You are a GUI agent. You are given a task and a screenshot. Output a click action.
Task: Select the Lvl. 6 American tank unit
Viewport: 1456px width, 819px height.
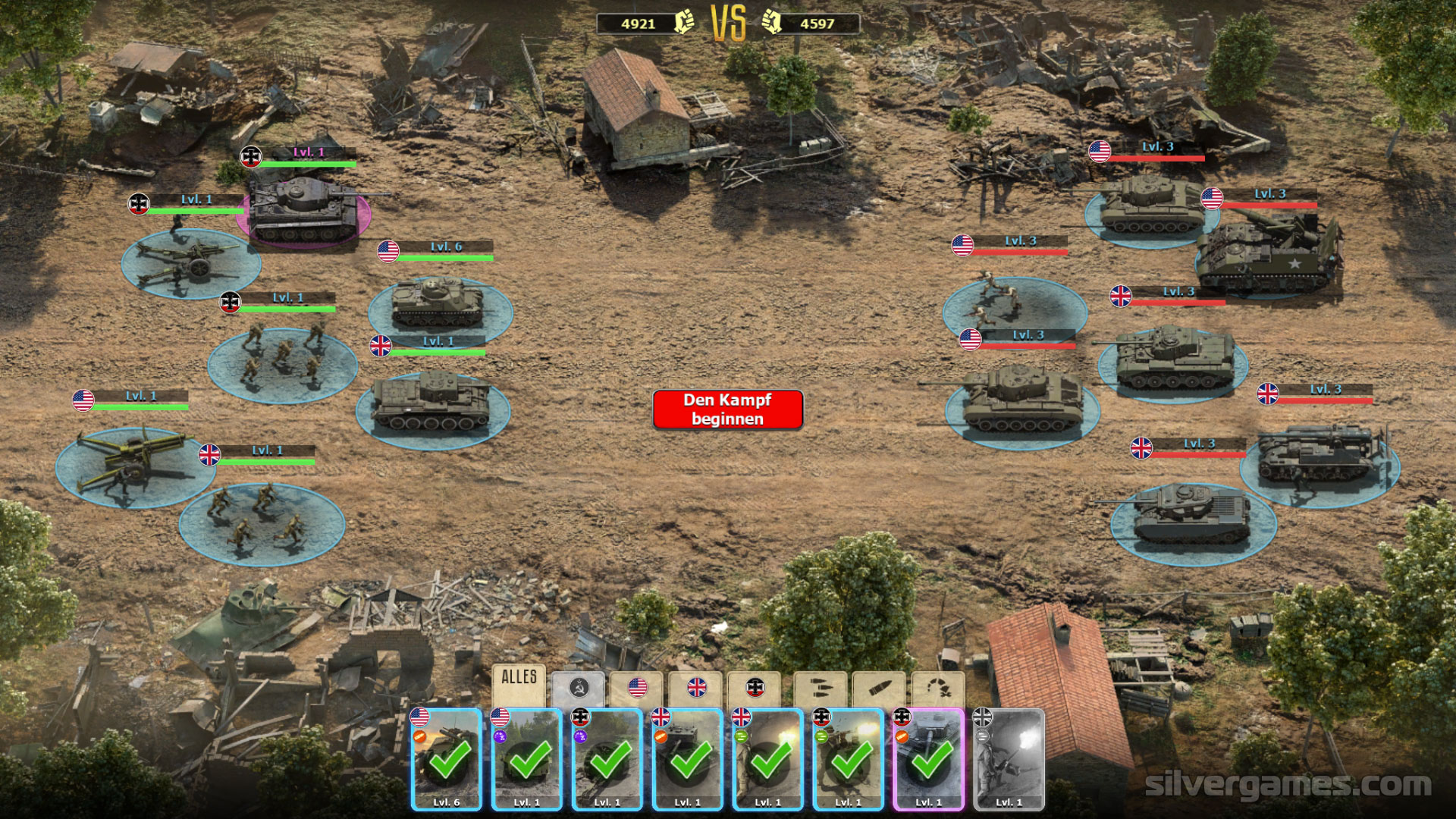(438, 303)
